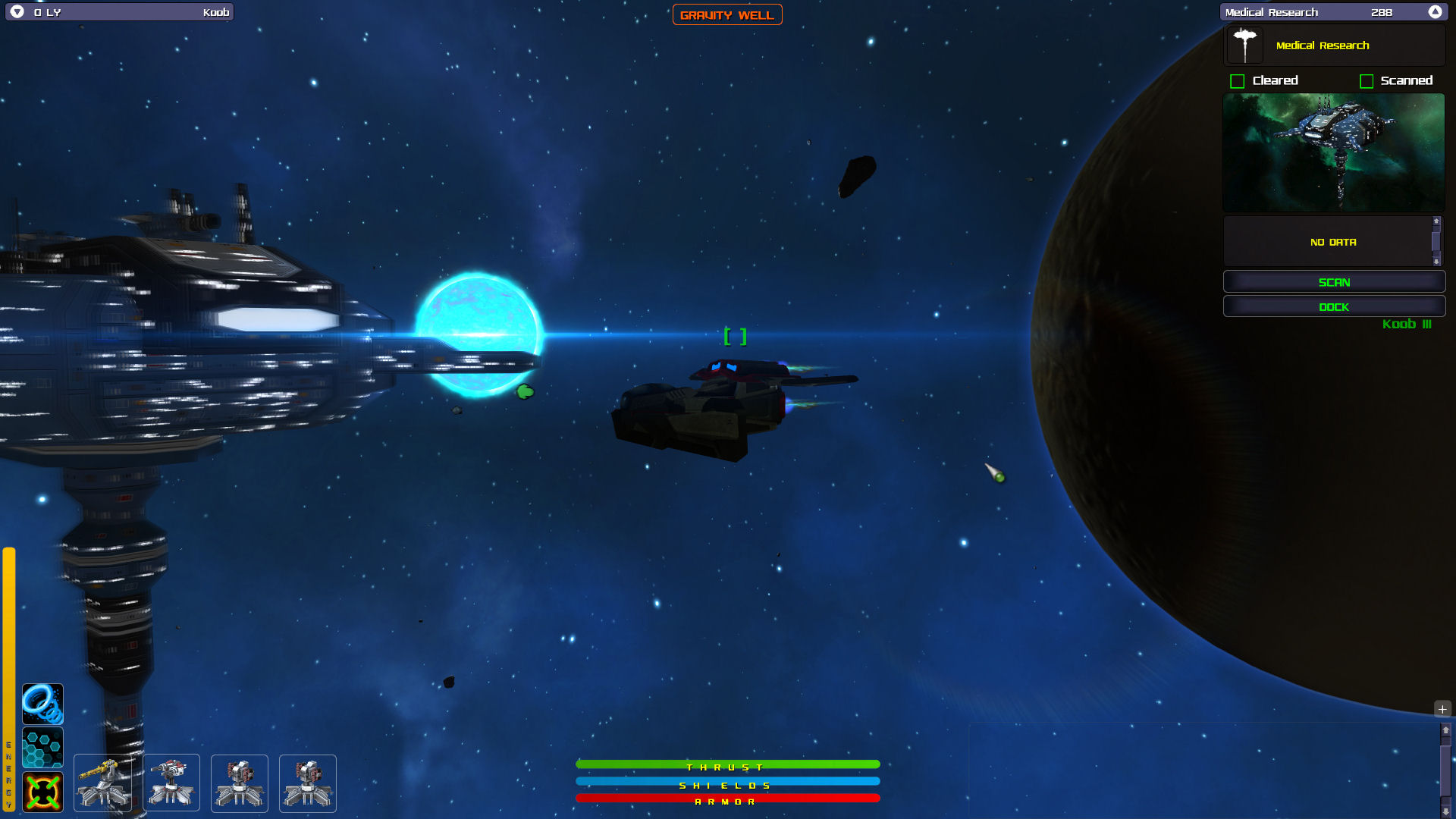This screenshot has width=1456, height=819.
Task: Check the Cleared checkbox
Action: pos(1237,80)
